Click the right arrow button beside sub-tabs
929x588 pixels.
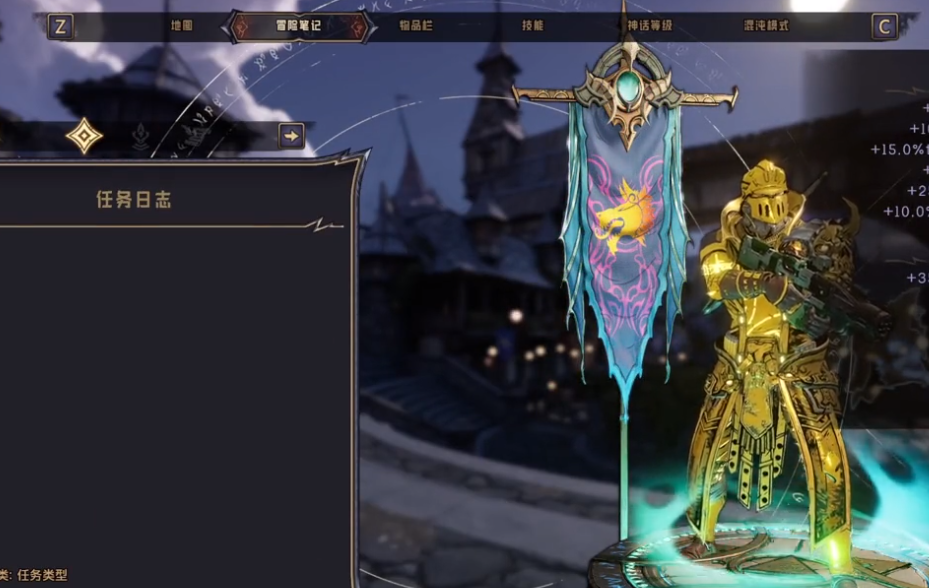tap(291, 136)
